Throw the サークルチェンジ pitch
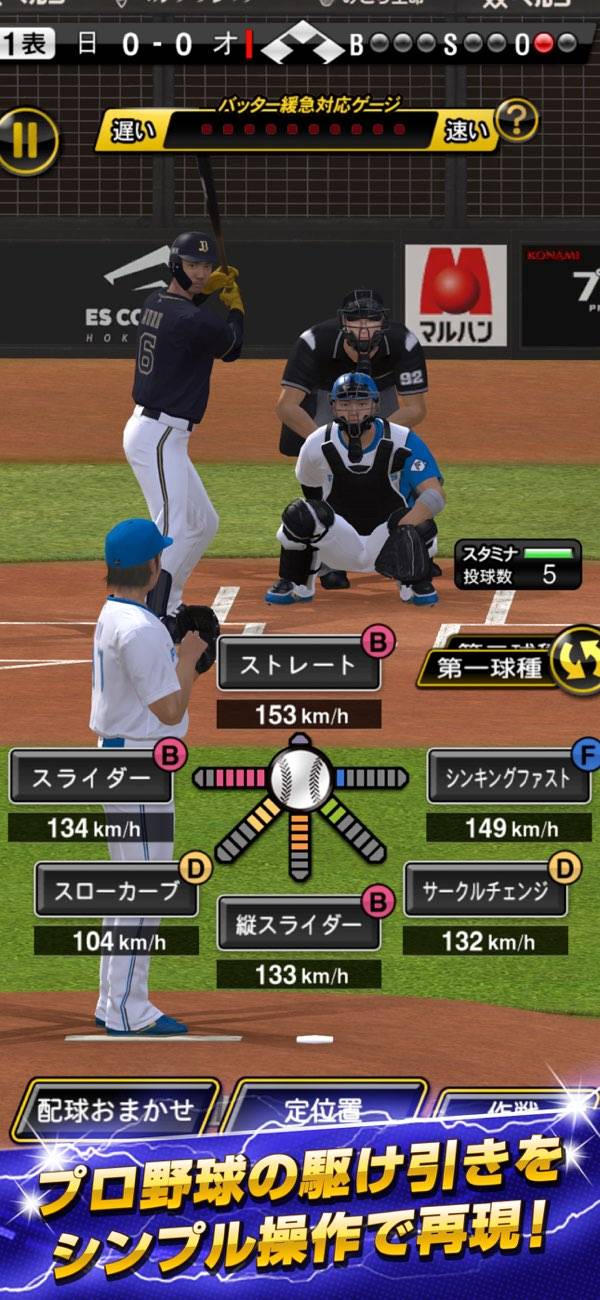Image resolution: width=600 pixels, height=1300 pixels. [485, 891]
